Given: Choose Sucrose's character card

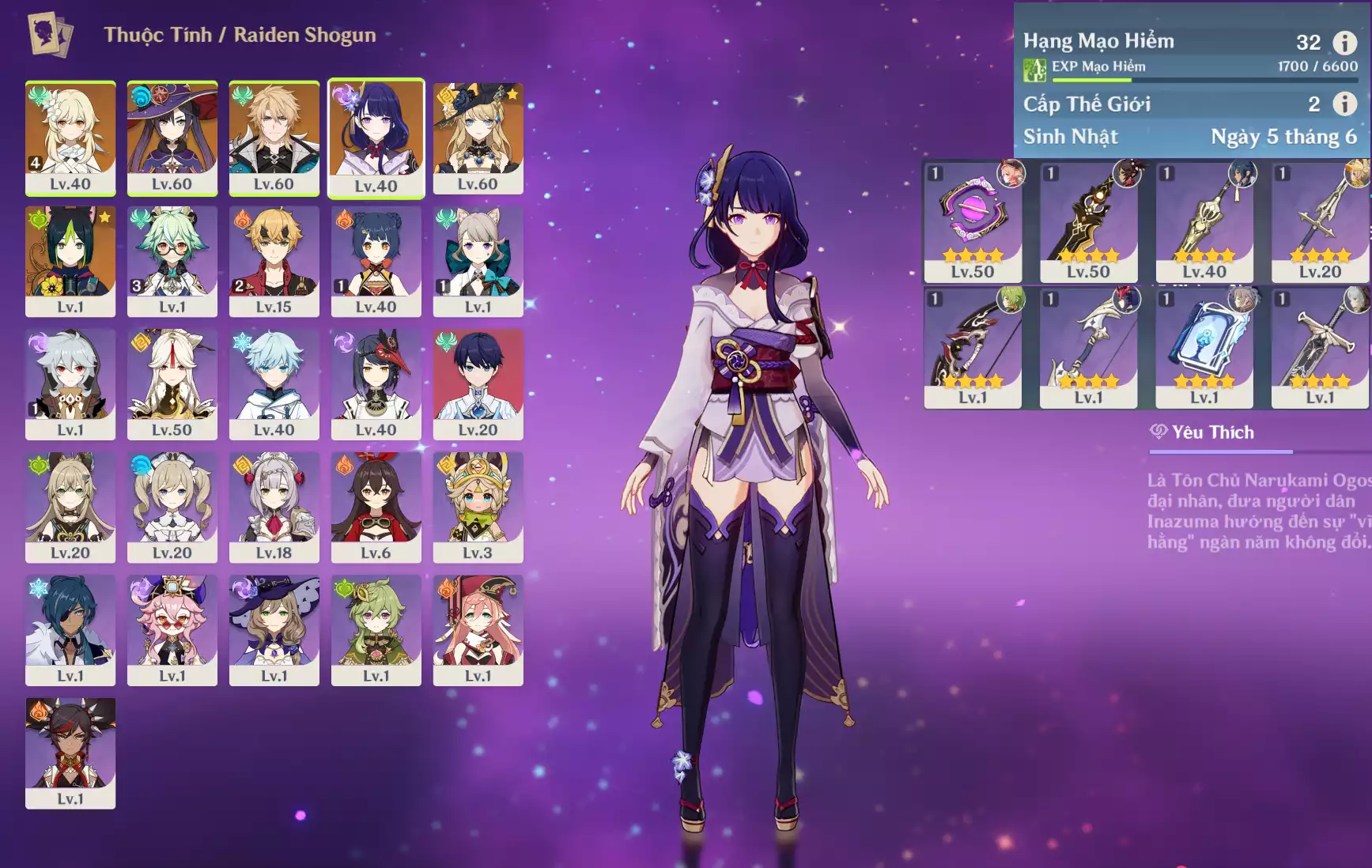Looking at the screenshot, I should (172, 261).
